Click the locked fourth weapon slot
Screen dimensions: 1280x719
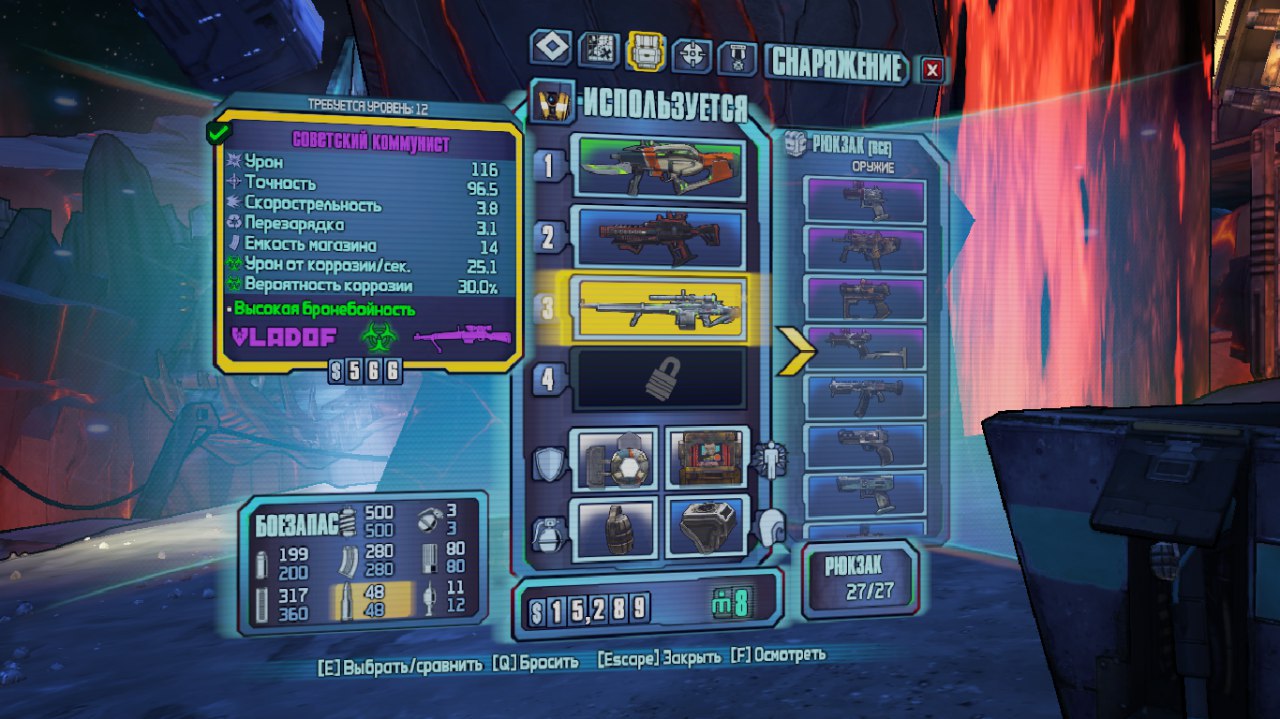[x=657, y=379]
